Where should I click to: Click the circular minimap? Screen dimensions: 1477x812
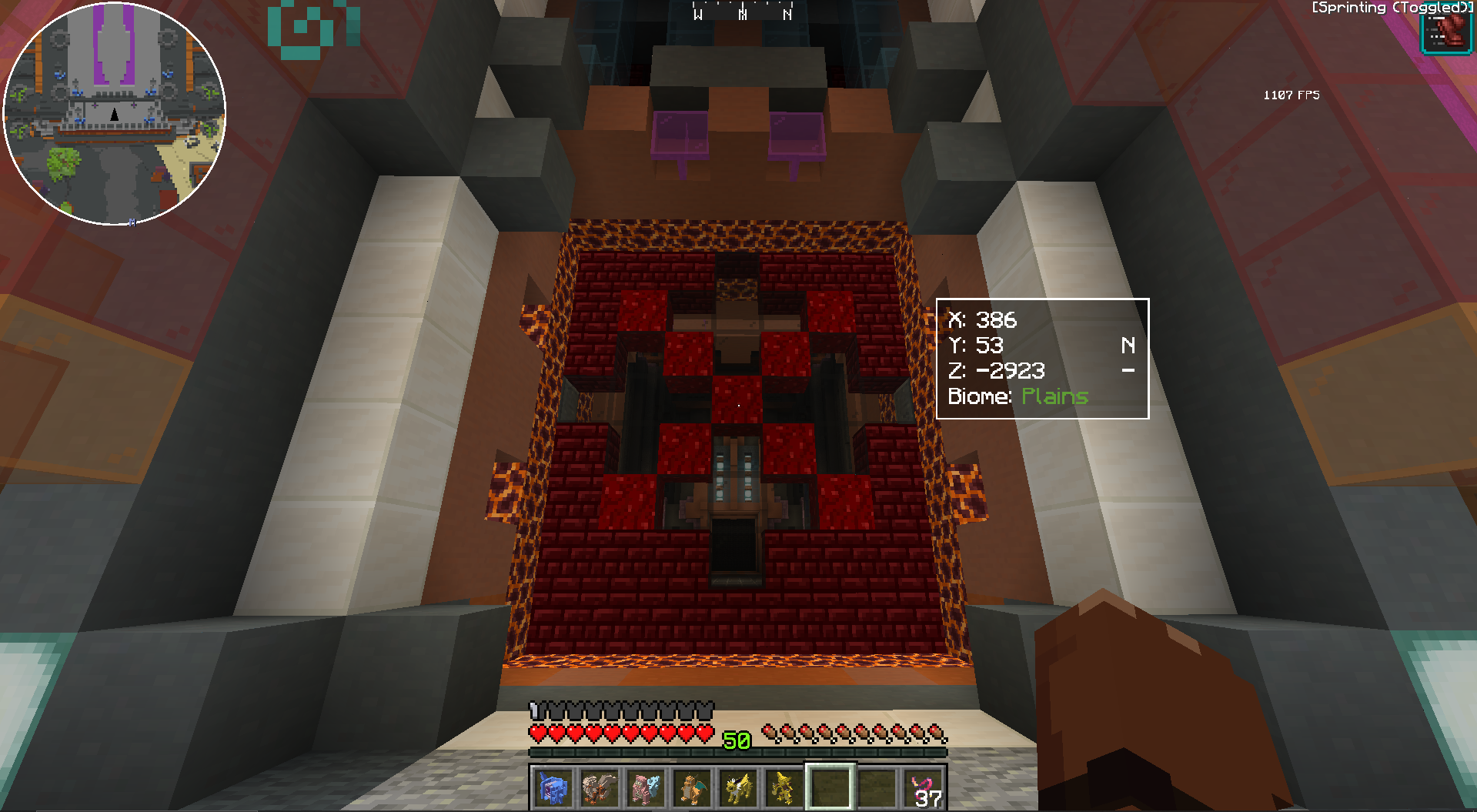[115, 114]
